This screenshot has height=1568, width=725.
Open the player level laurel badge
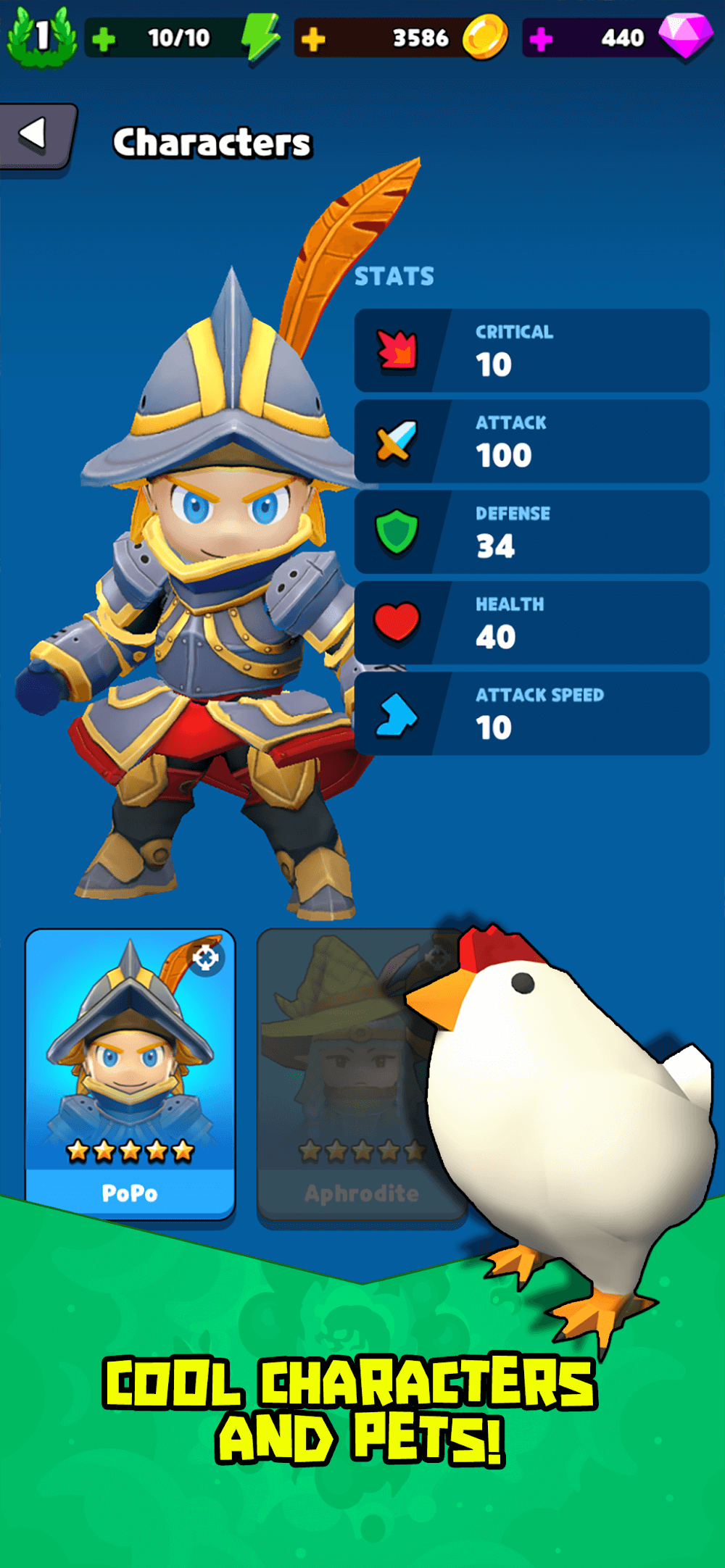41,36
